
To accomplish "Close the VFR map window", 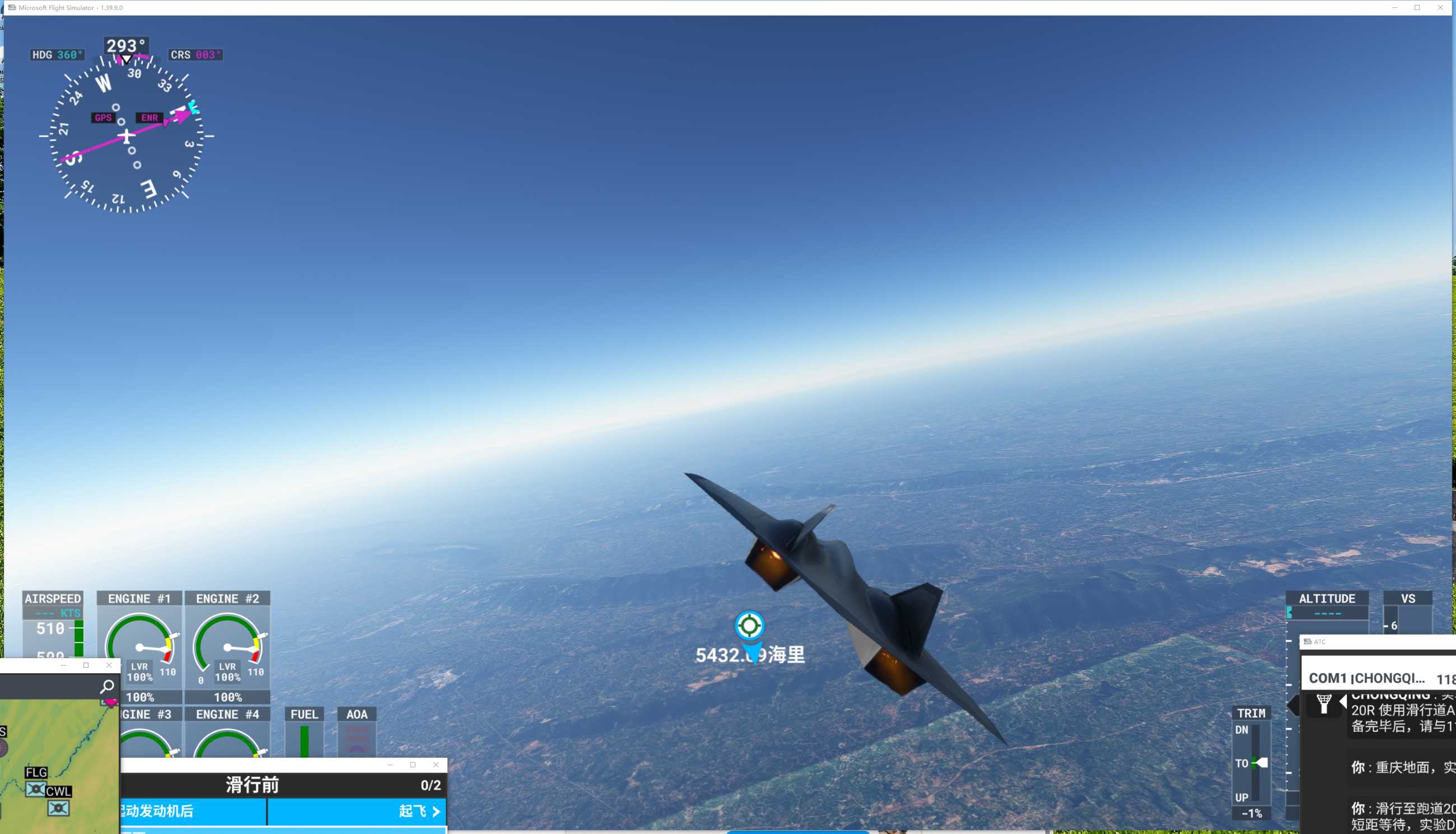I will tap(109, 665).
